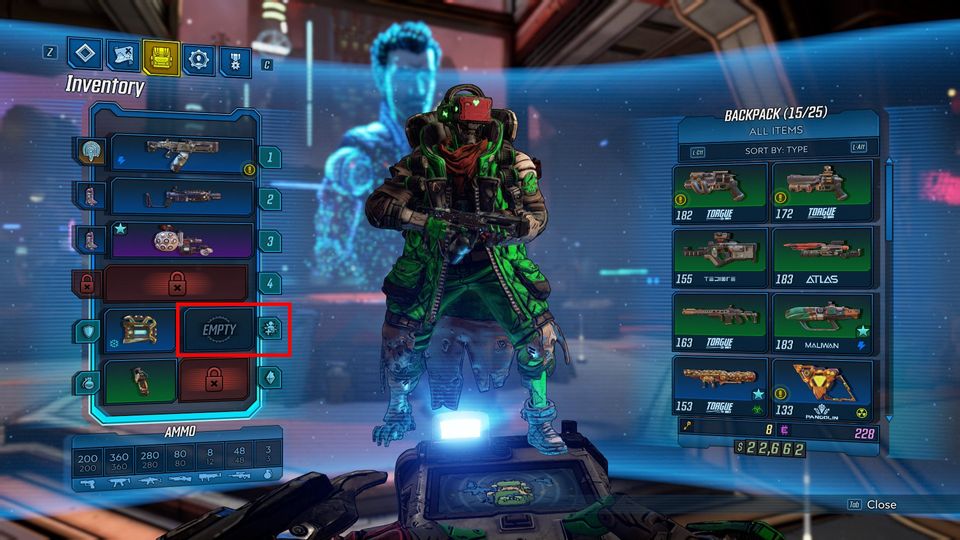Choose the weapon in equipped slot 2
960x540 pixels.
pos(181,197)
